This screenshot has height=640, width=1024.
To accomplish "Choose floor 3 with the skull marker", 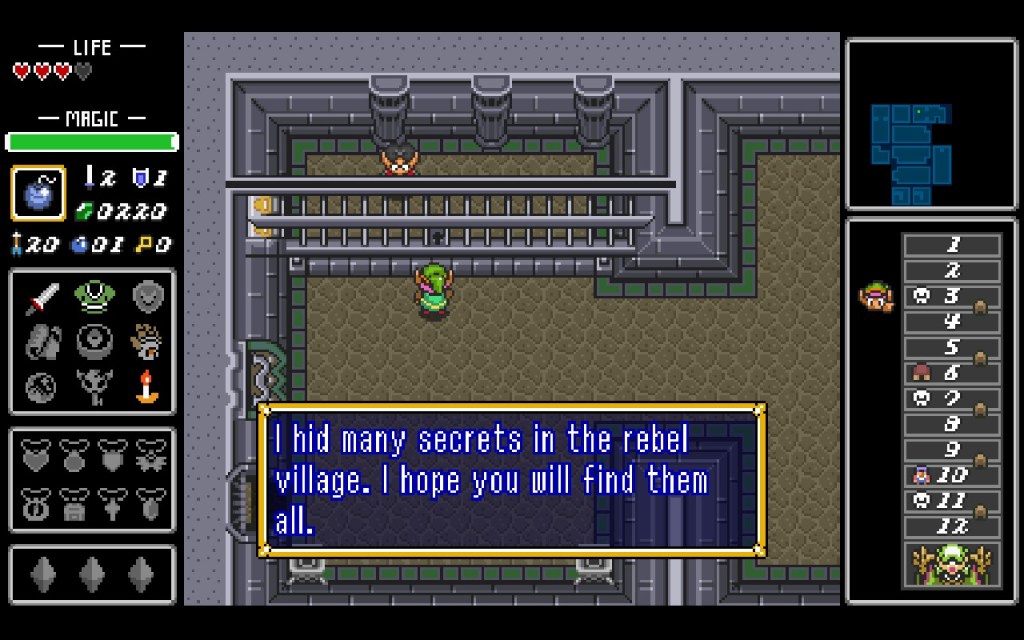I will point(951,296).
